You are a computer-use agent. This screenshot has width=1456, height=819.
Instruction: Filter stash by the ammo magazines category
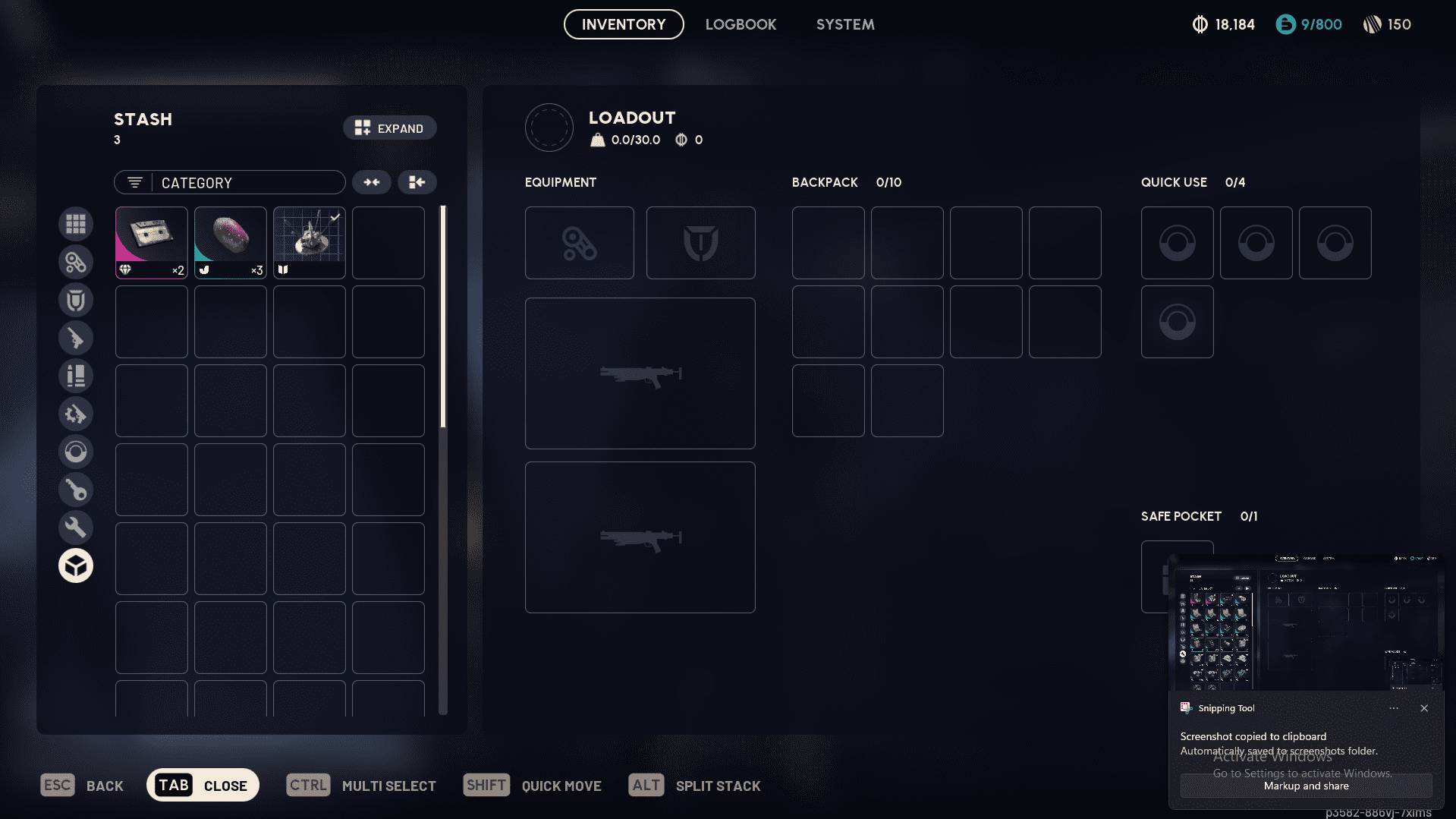point(76,376)
